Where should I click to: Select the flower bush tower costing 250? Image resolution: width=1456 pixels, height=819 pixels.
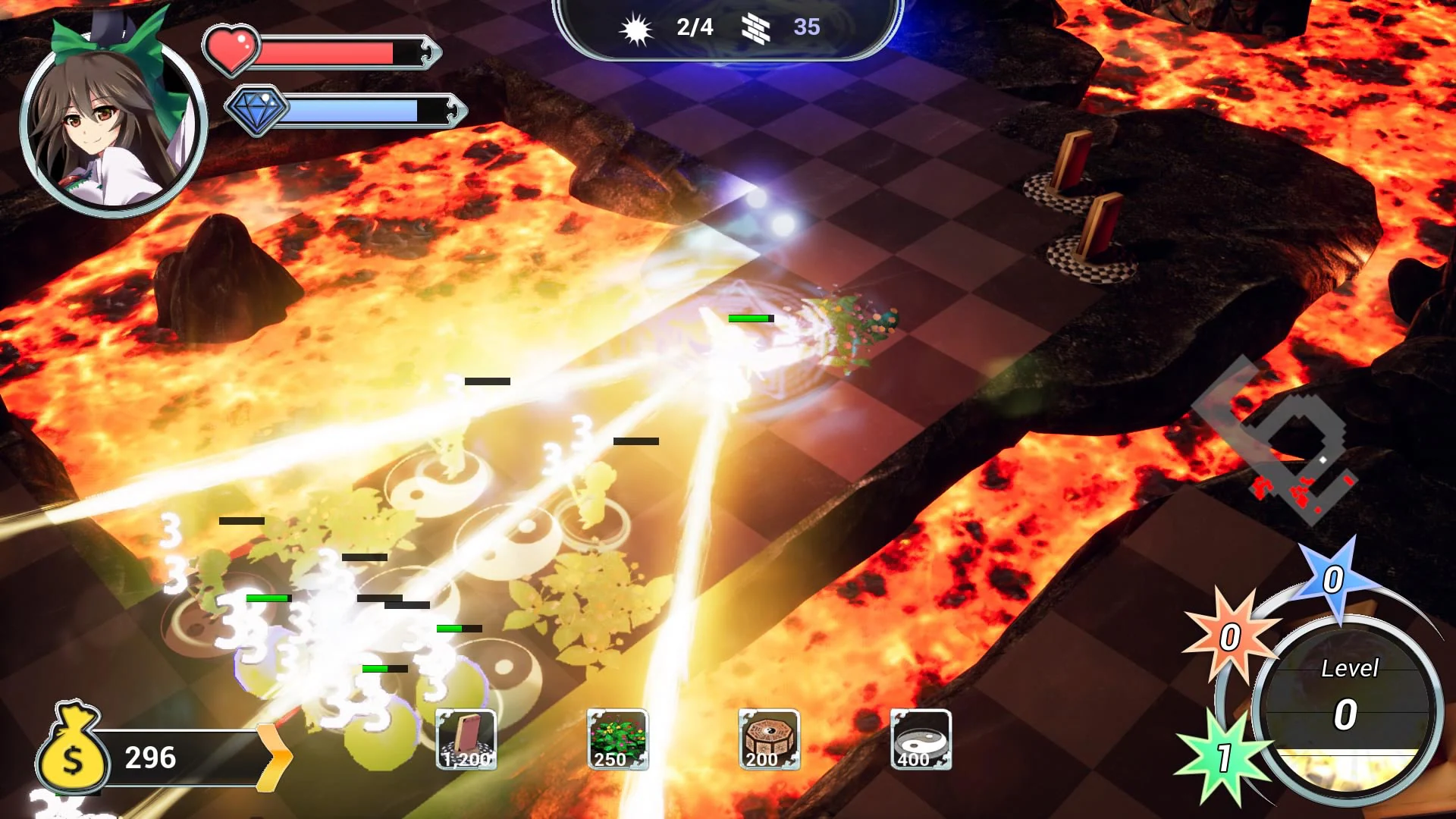(617, 742)
